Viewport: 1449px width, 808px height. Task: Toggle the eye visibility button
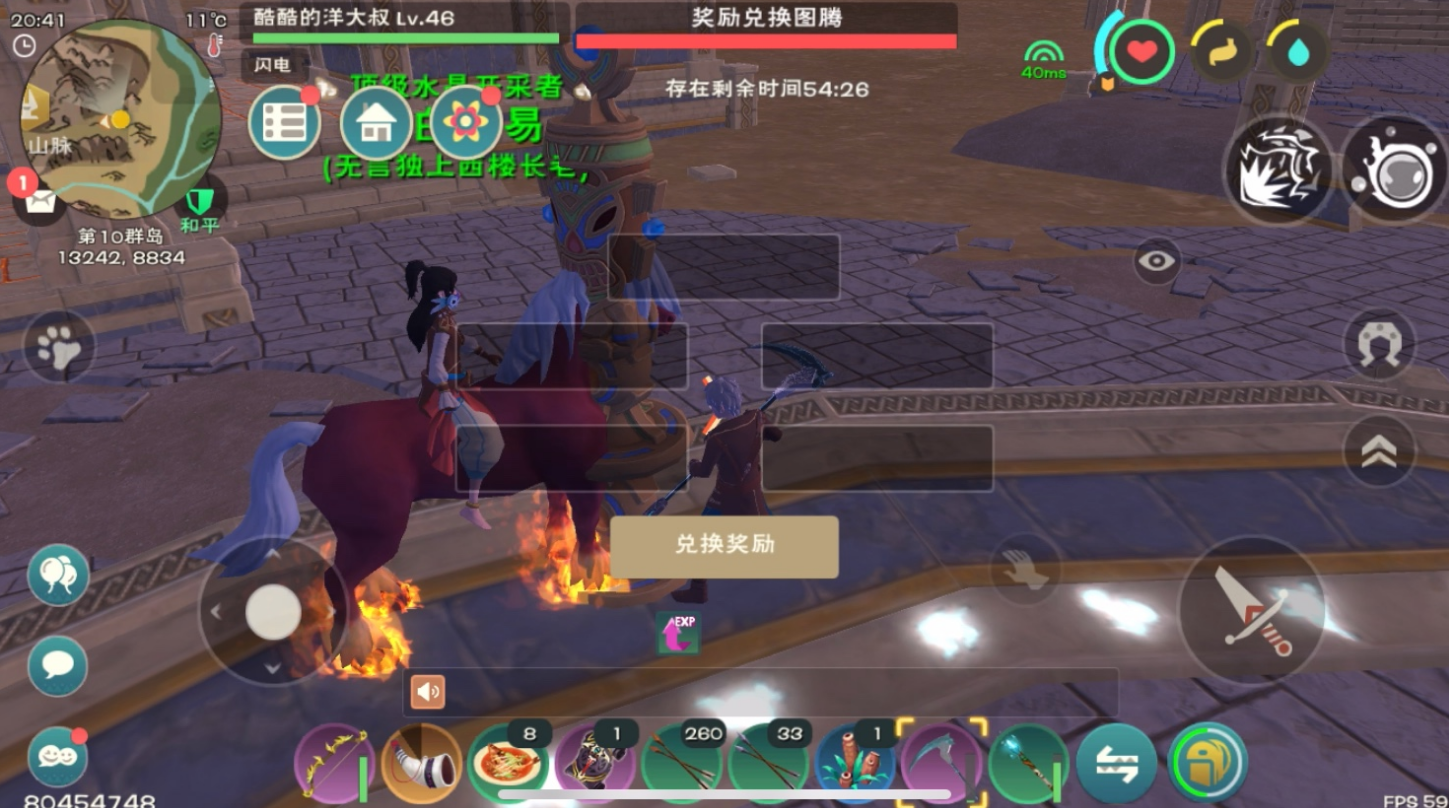(x=1157, y=262)
